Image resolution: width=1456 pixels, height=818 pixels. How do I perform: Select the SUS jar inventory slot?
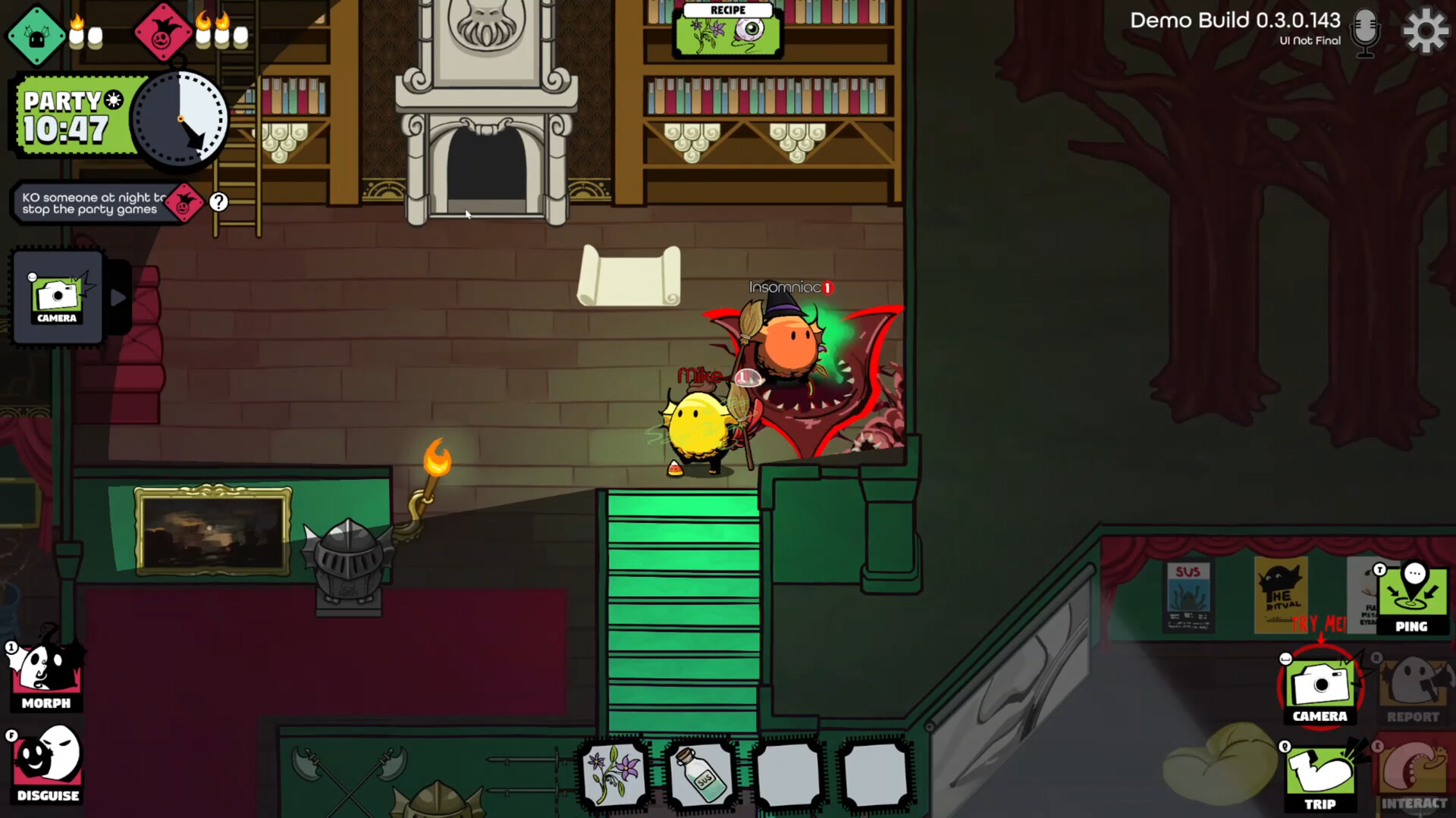[701, 775]
